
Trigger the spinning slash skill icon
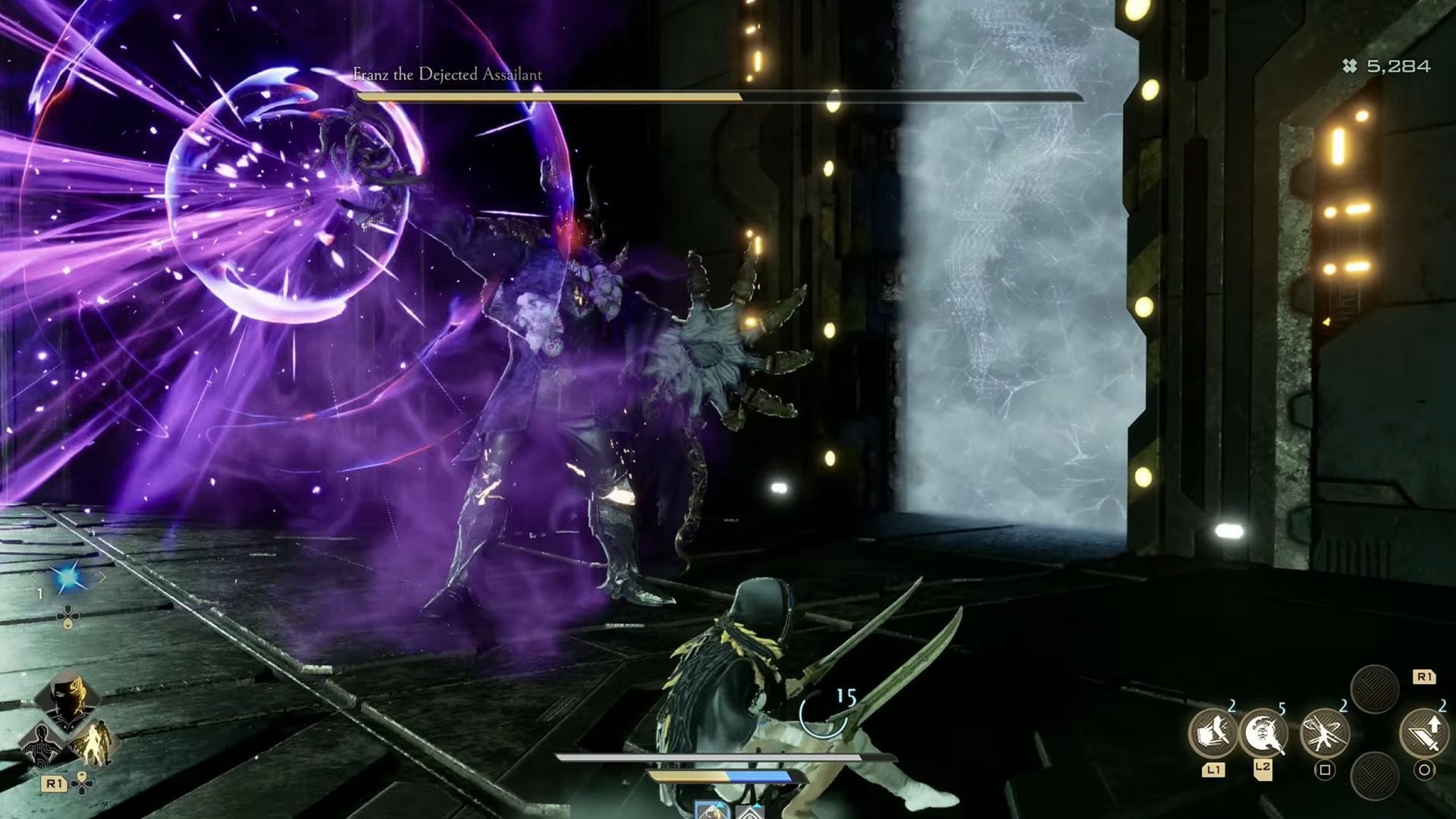(x=1324, y=733)
